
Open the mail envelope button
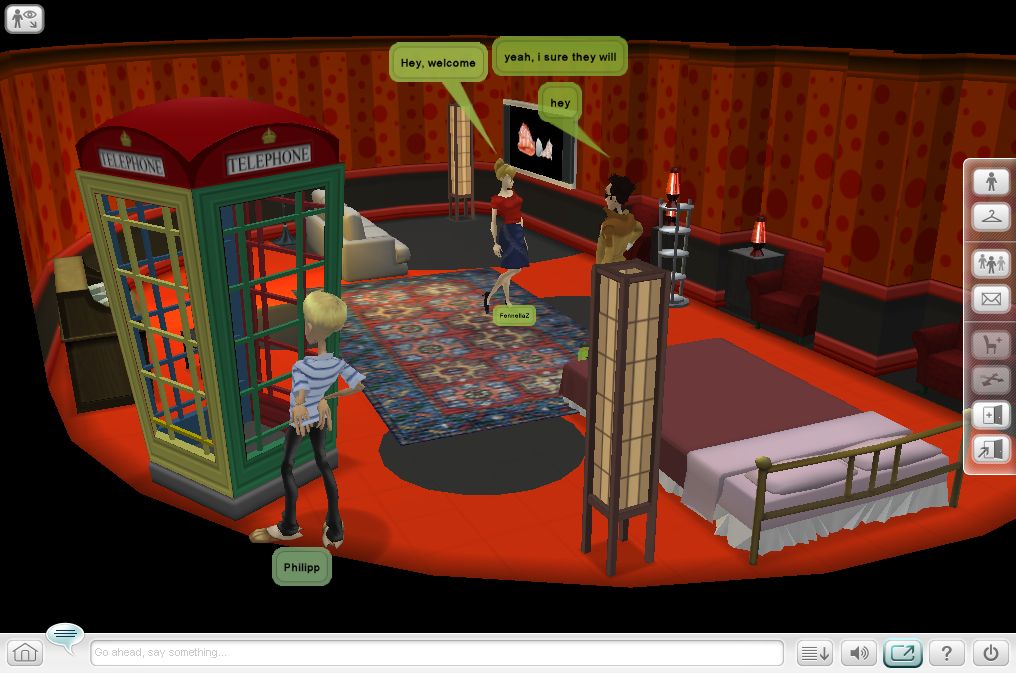991,298
